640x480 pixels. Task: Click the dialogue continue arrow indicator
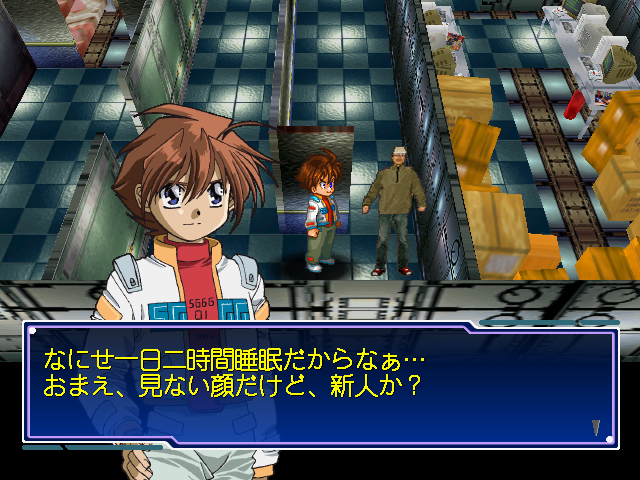tap(596, 427)
